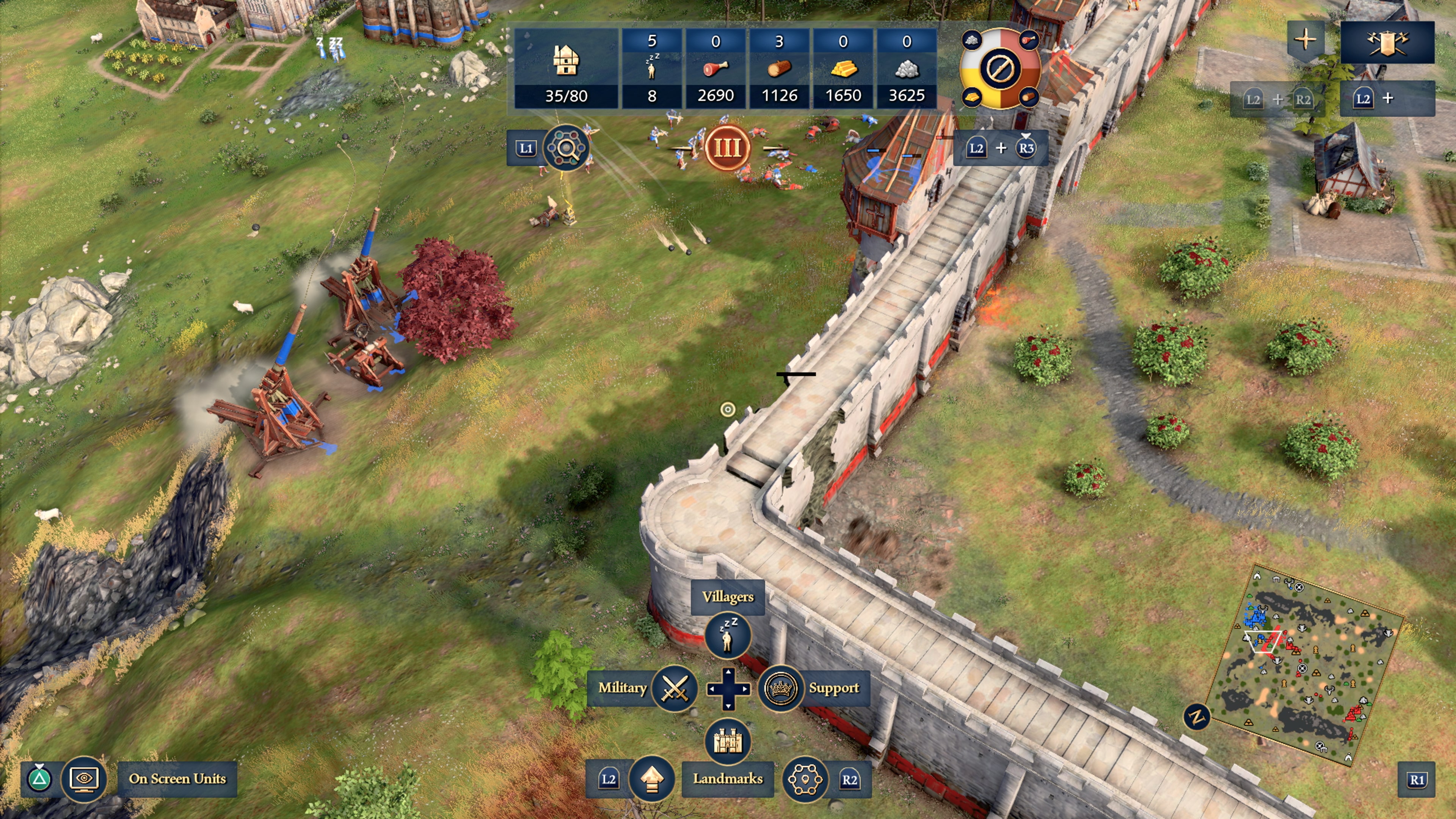Select the crossed-swords Military icon

click(676, 689)
